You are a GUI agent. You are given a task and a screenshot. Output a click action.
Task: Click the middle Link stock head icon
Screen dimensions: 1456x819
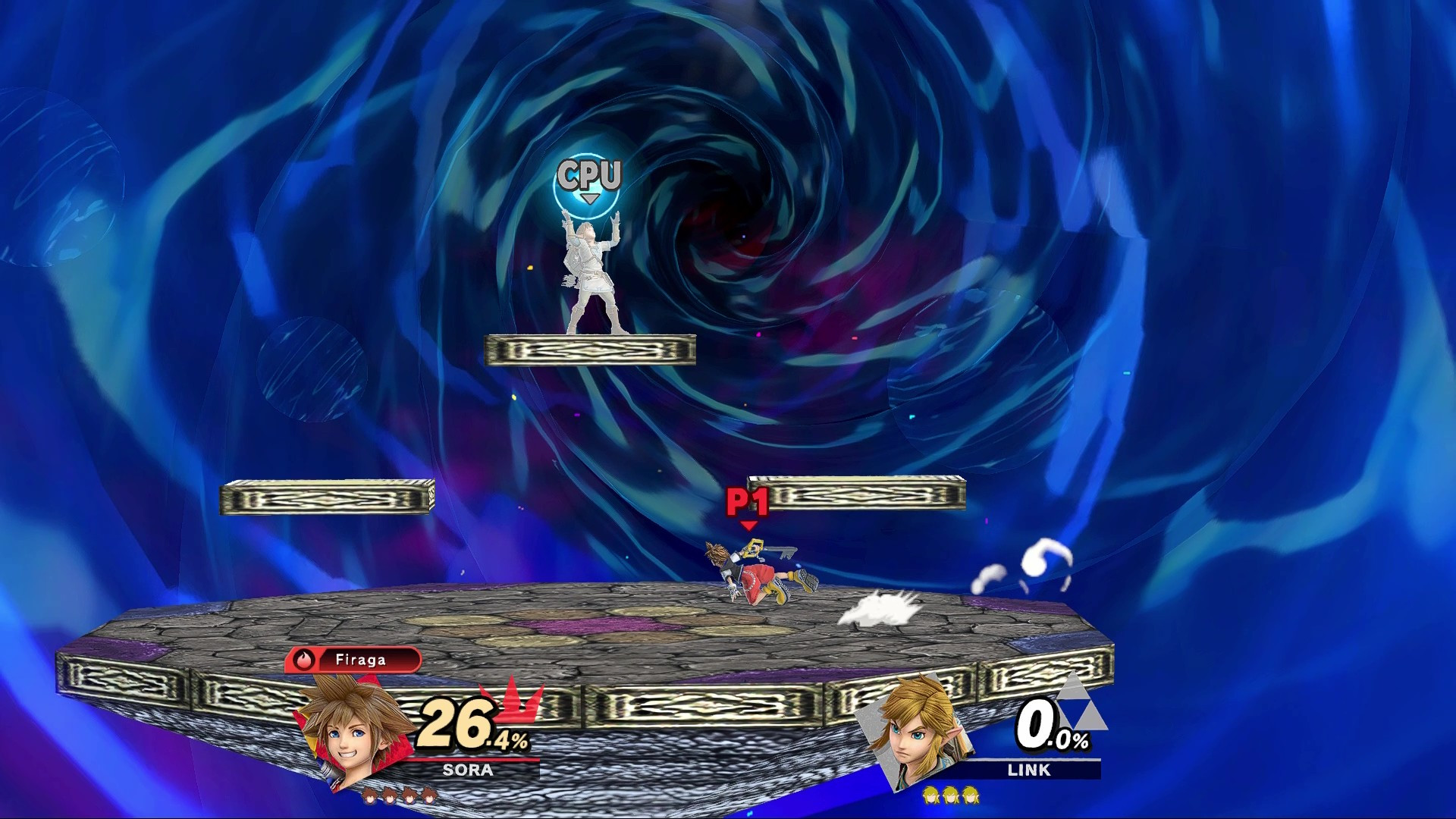tap(949, 796)
